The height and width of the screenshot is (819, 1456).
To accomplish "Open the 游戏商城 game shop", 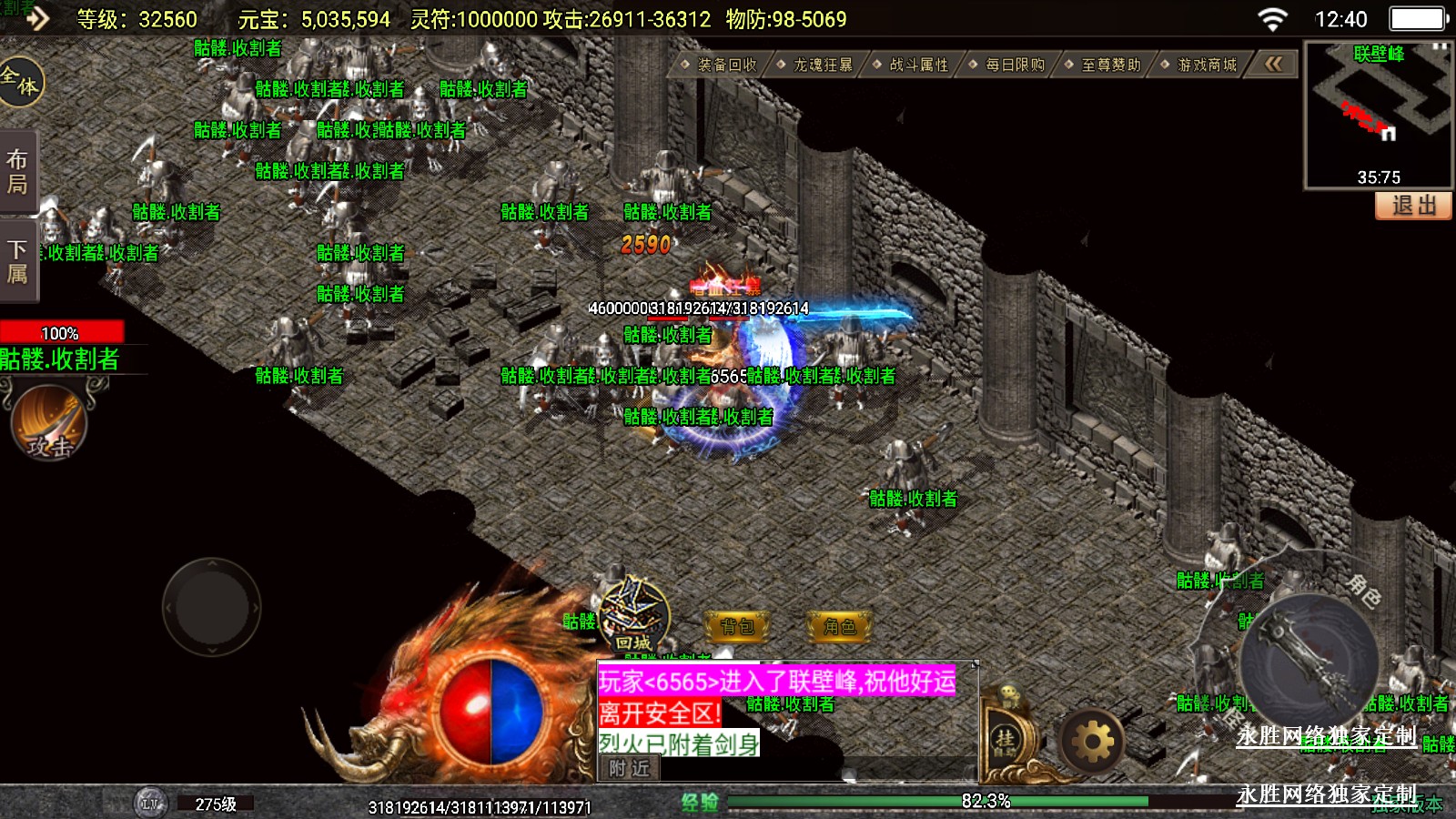I will [x=1206, y=65].
